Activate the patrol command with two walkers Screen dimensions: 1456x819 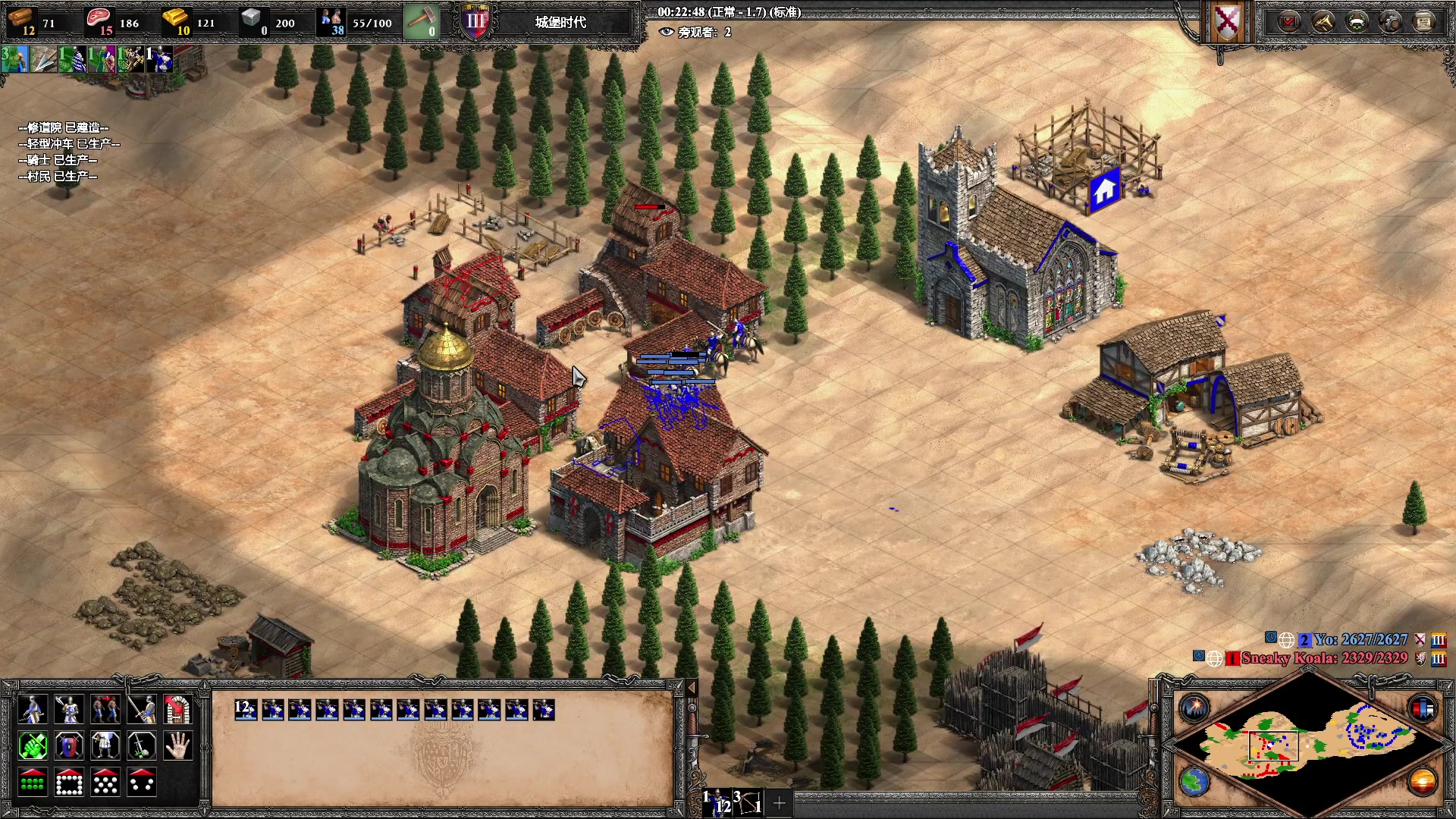[105, 710]
